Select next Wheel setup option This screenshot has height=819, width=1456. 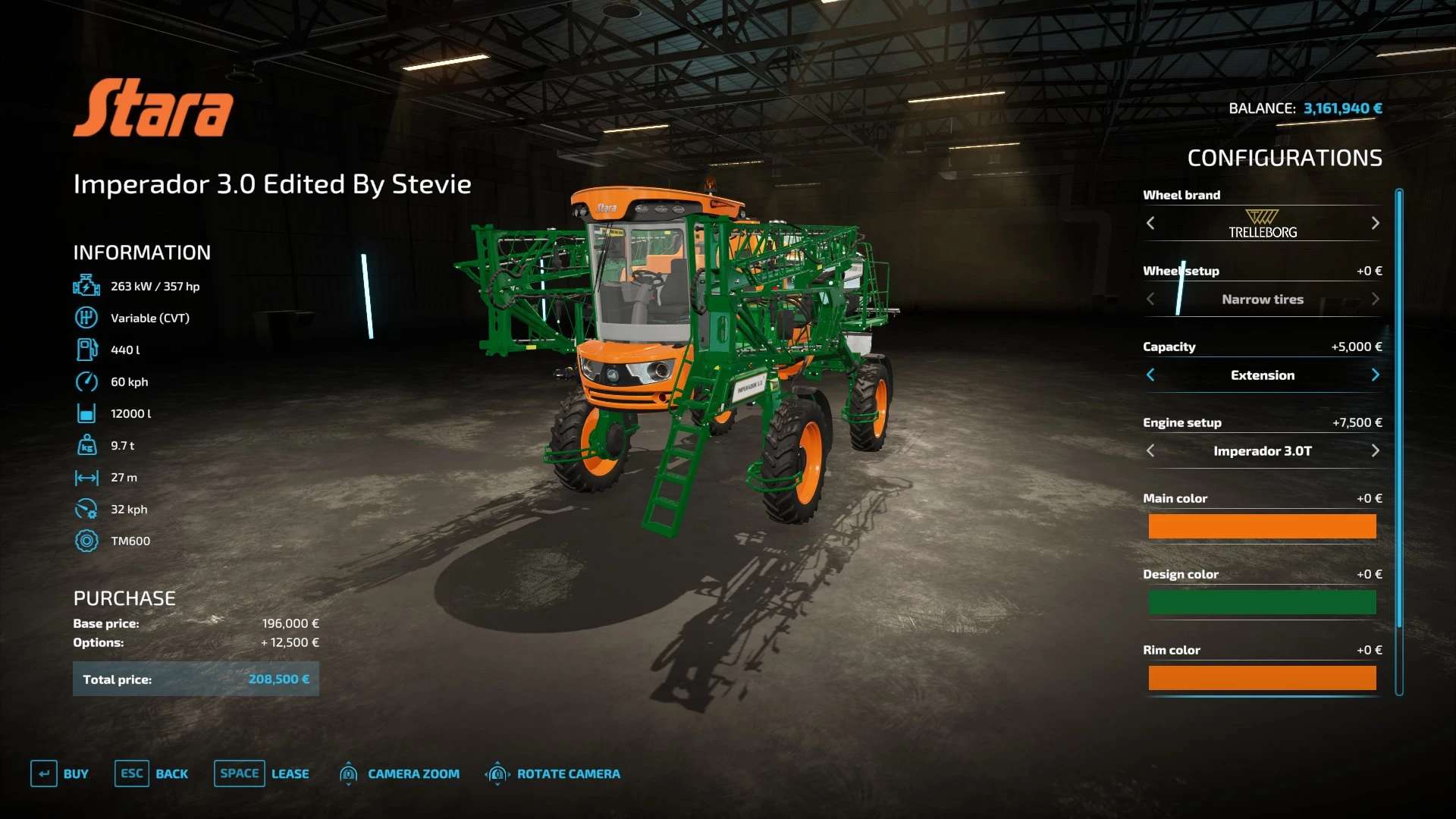(1375, 299)
